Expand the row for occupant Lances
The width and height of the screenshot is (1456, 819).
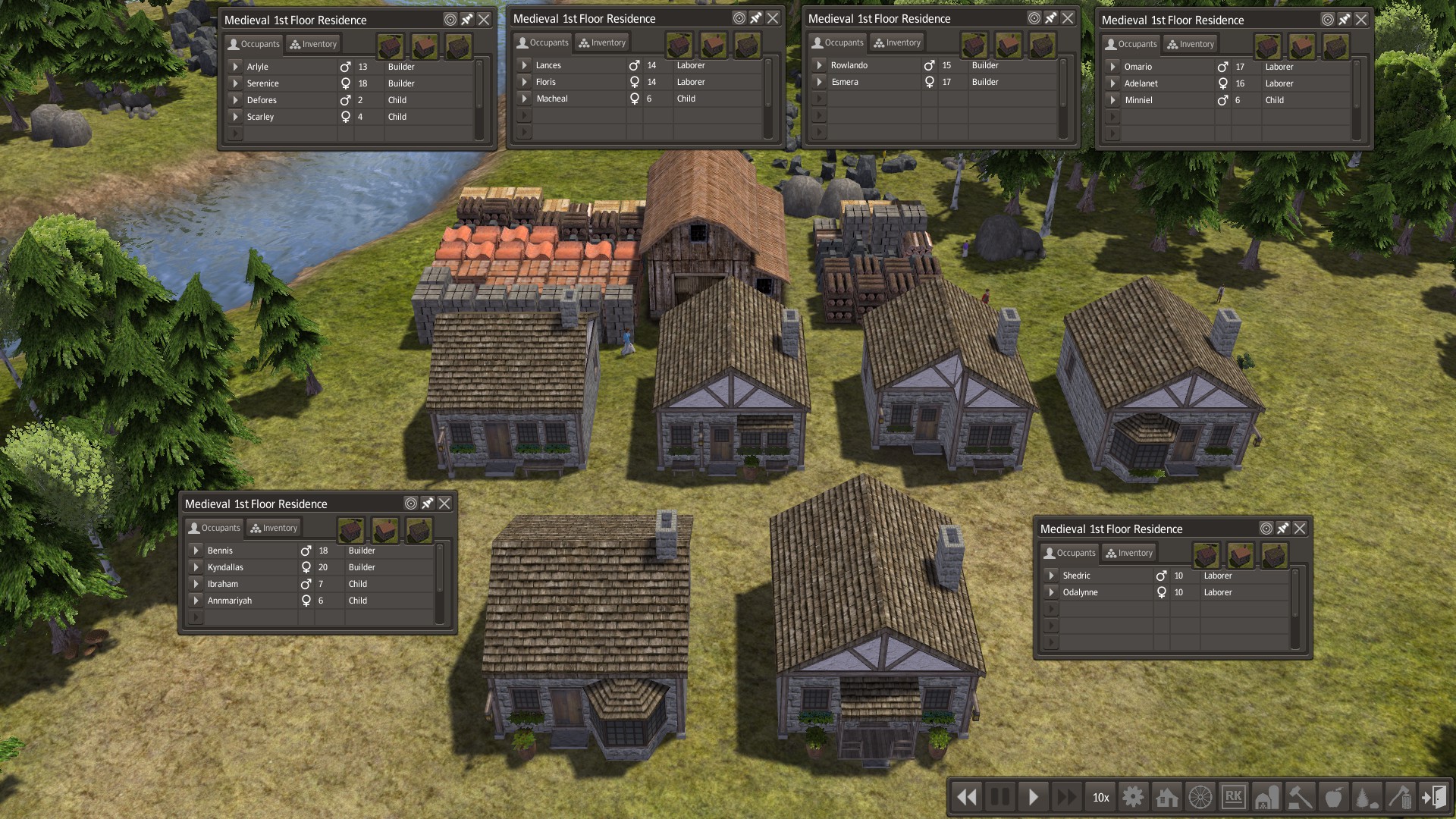(525, 65)
